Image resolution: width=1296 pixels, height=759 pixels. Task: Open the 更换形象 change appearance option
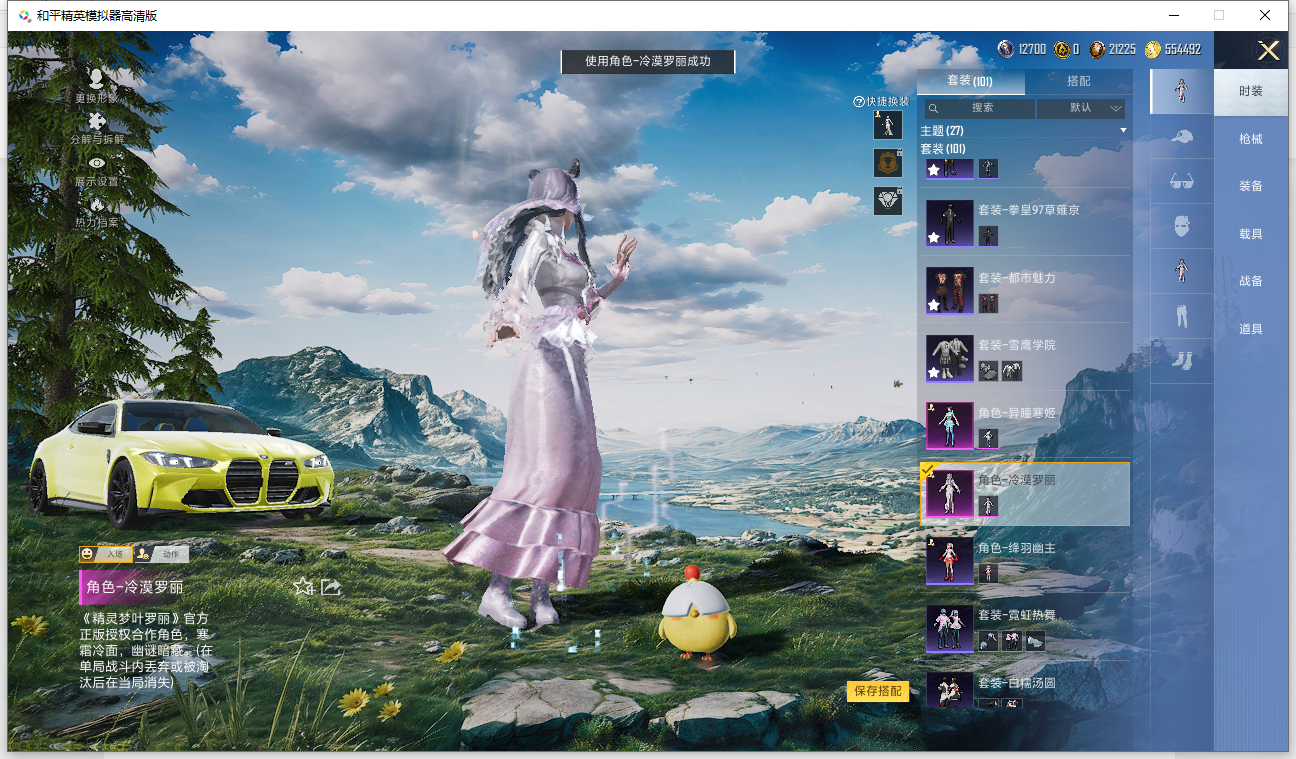(x=96, y=84)
